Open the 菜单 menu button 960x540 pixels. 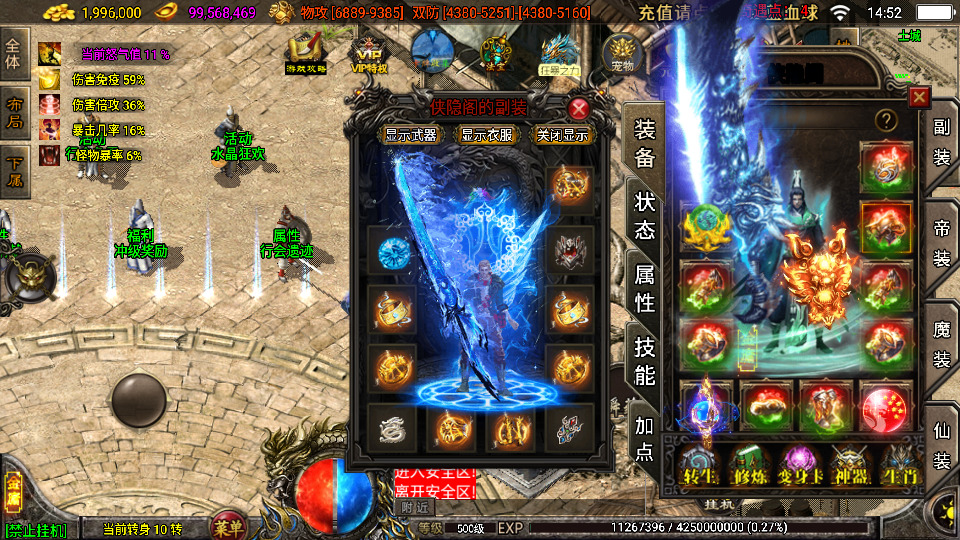pyautogui.click(x=228, y=526)
